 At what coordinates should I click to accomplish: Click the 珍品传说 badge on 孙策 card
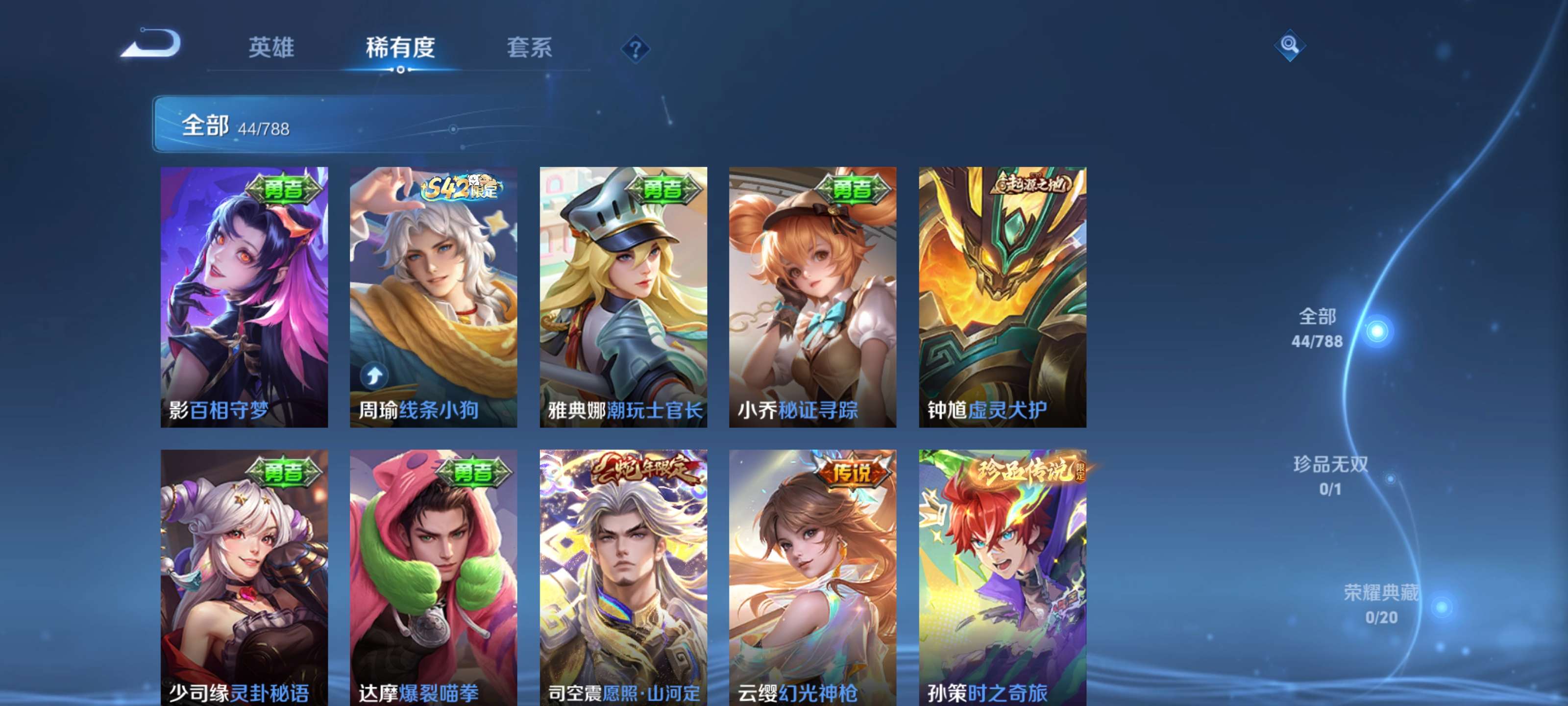click(1033, 470)
